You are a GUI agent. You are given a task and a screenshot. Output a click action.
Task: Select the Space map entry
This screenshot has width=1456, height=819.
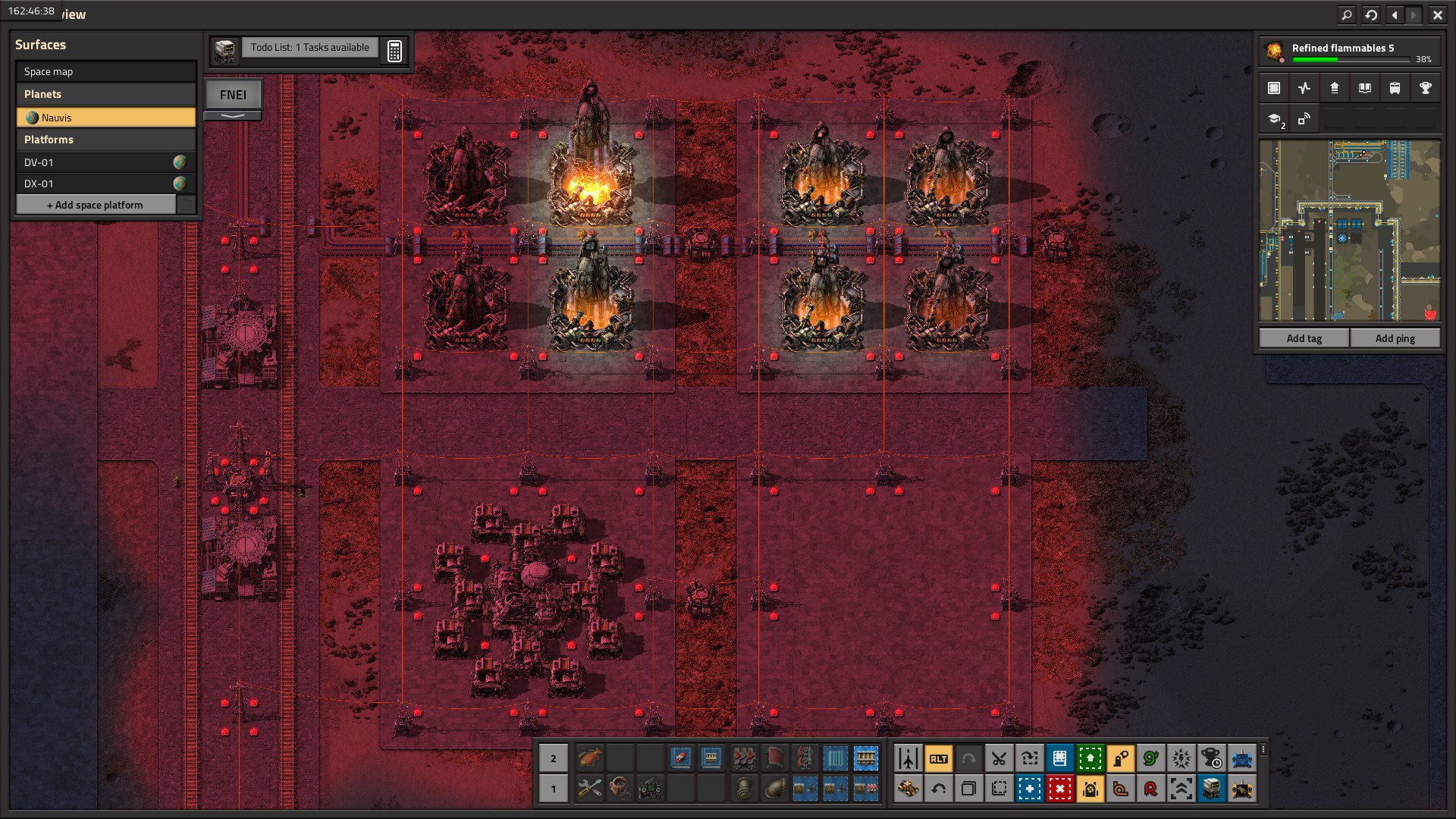point(105,71)
